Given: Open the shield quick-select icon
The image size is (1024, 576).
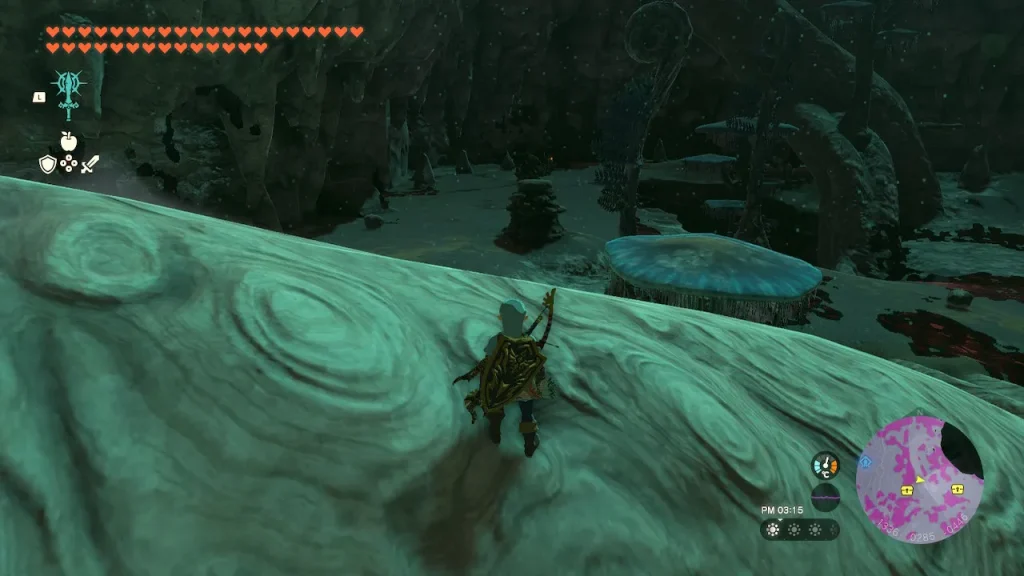Looking at the screenshot, I should click(x=47, y=164).
